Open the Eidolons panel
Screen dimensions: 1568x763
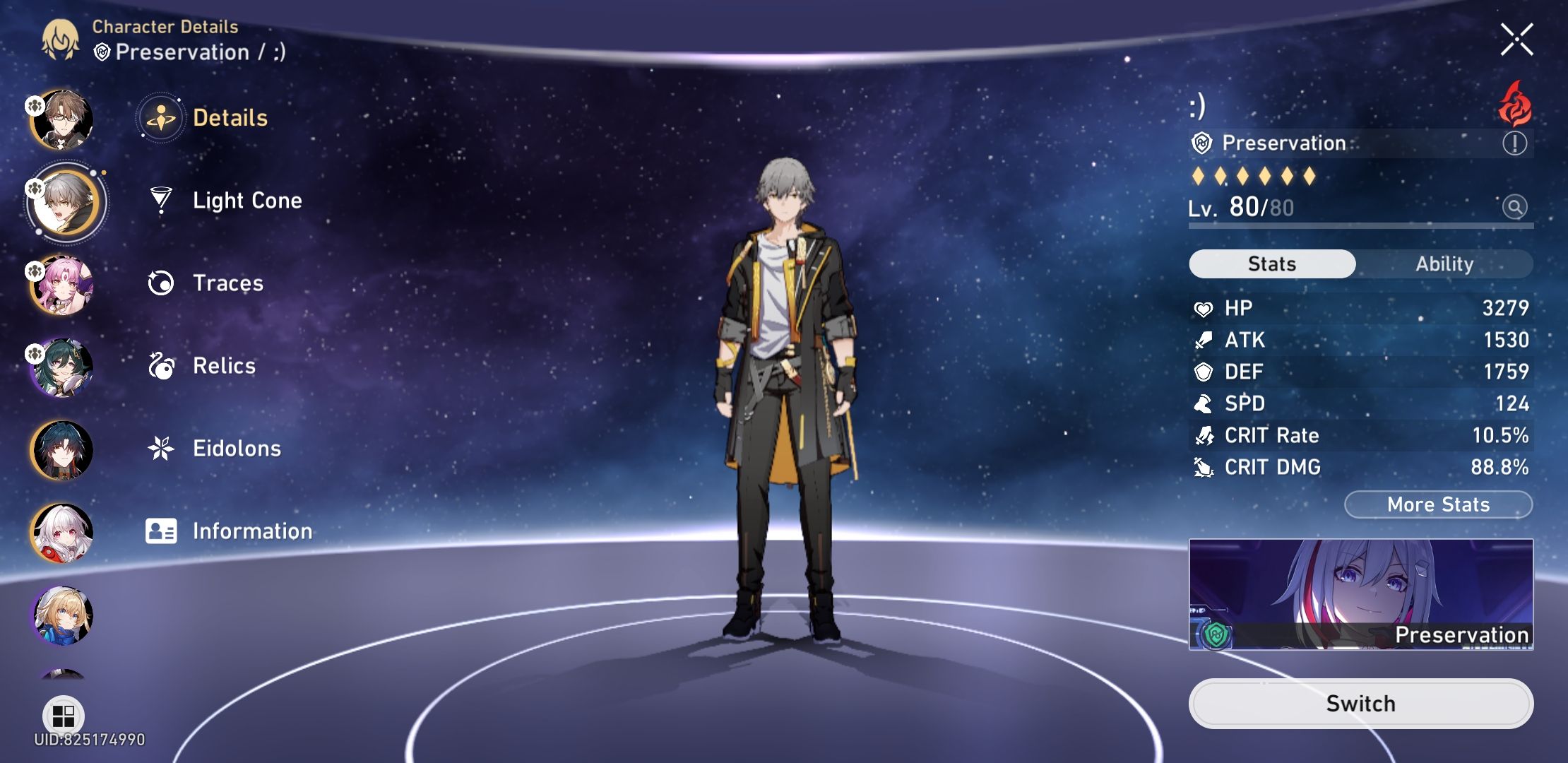237,448
